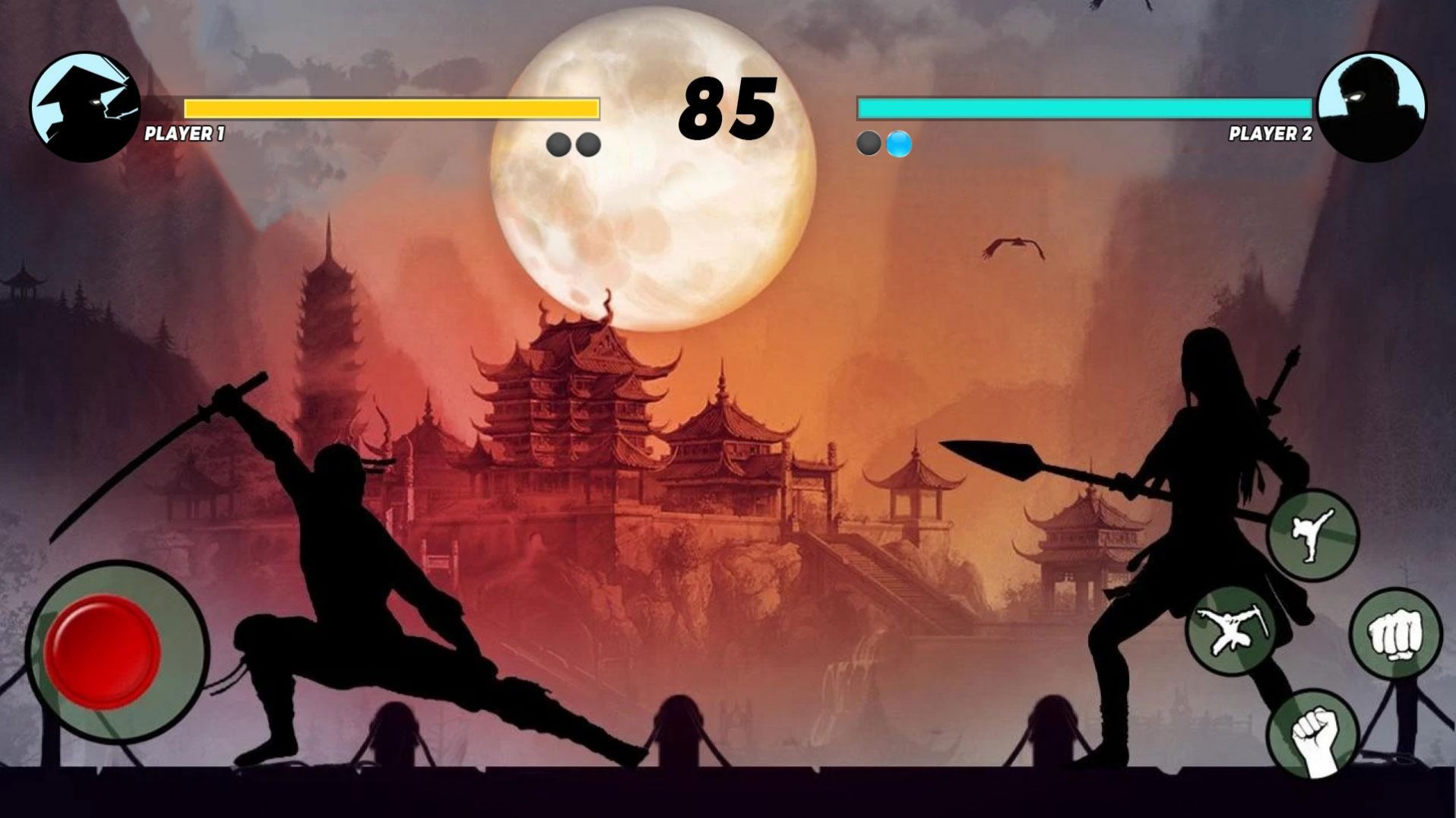Select the PLAYER 2 name label
1456x818 pixels.
1271,133
